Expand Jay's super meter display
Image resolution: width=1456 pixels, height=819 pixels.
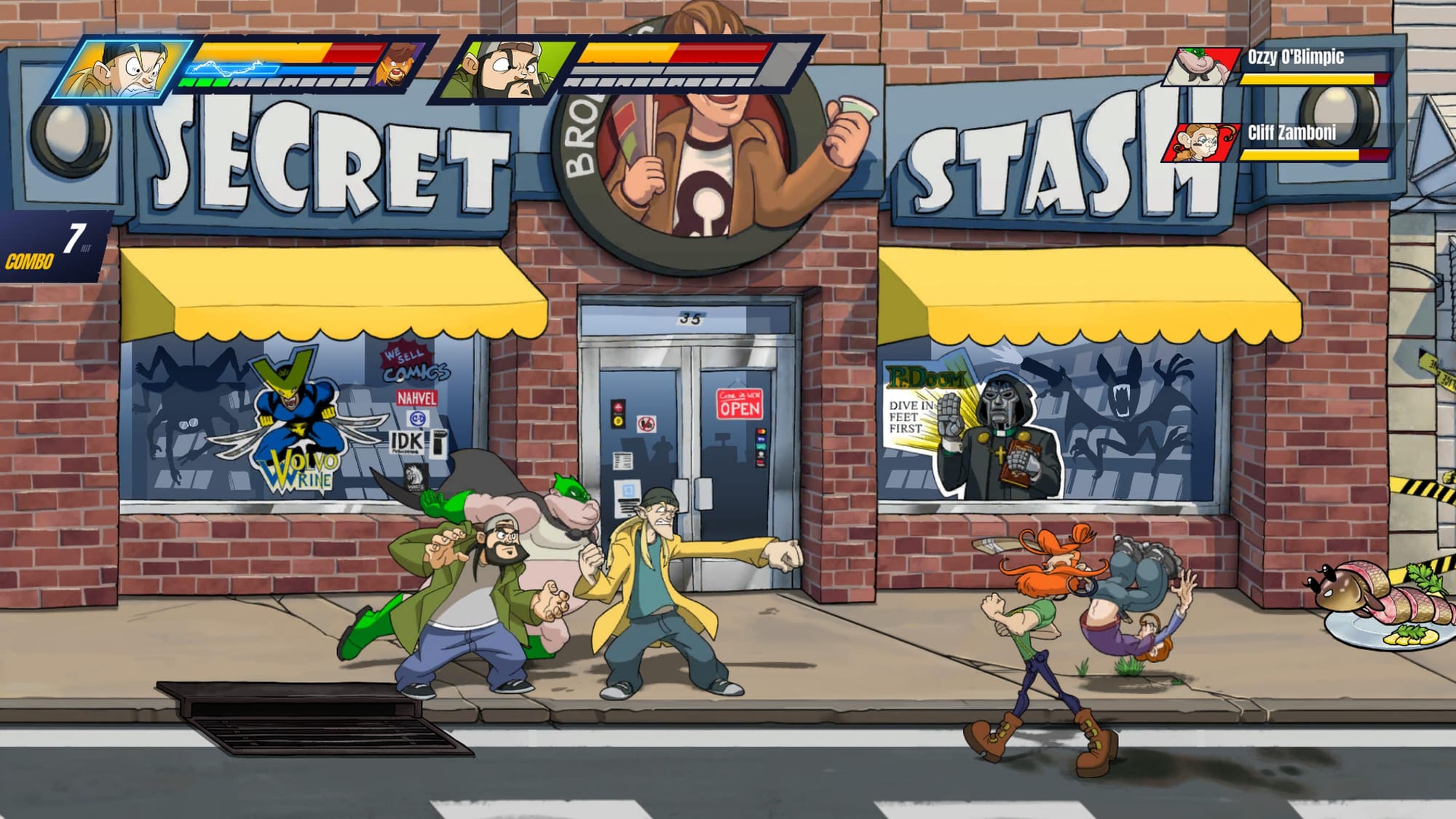(x=262, y=68)
